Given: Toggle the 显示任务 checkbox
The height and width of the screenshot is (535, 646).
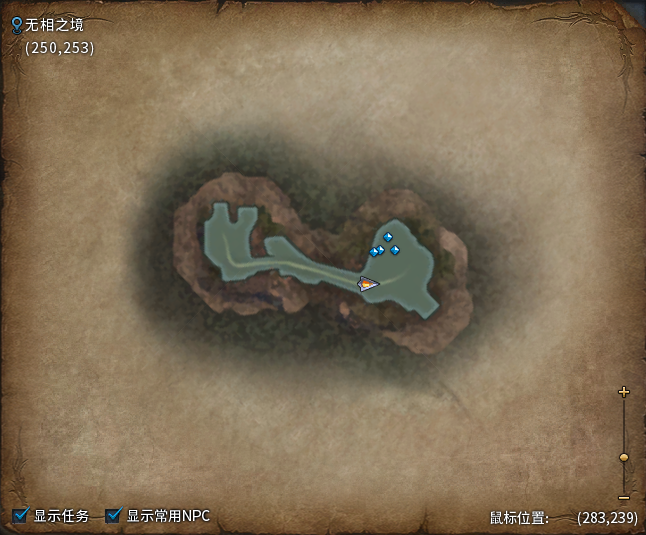Looking at the screenshot, I should pos(21,516).
